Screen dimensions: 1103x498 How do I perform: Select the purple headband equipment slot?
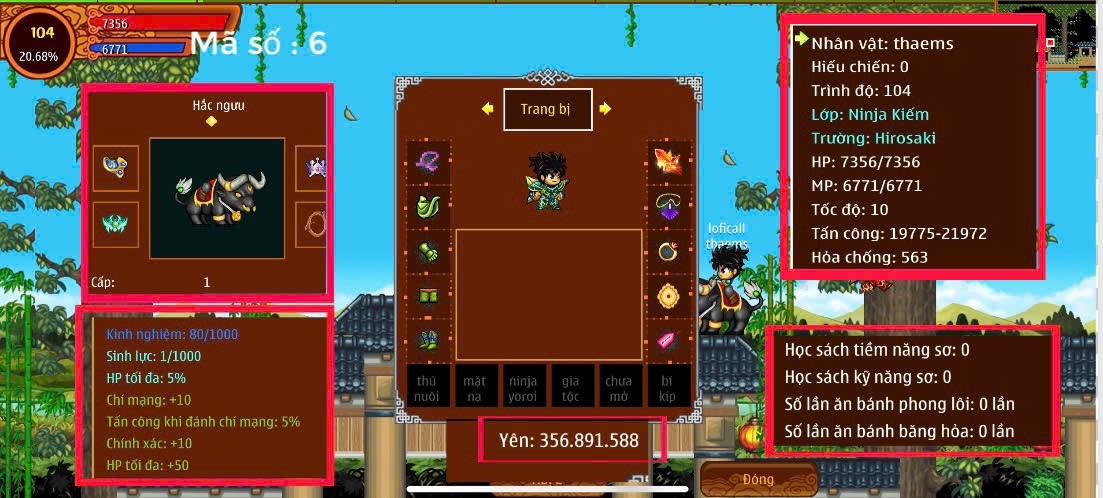pos(428,161)
